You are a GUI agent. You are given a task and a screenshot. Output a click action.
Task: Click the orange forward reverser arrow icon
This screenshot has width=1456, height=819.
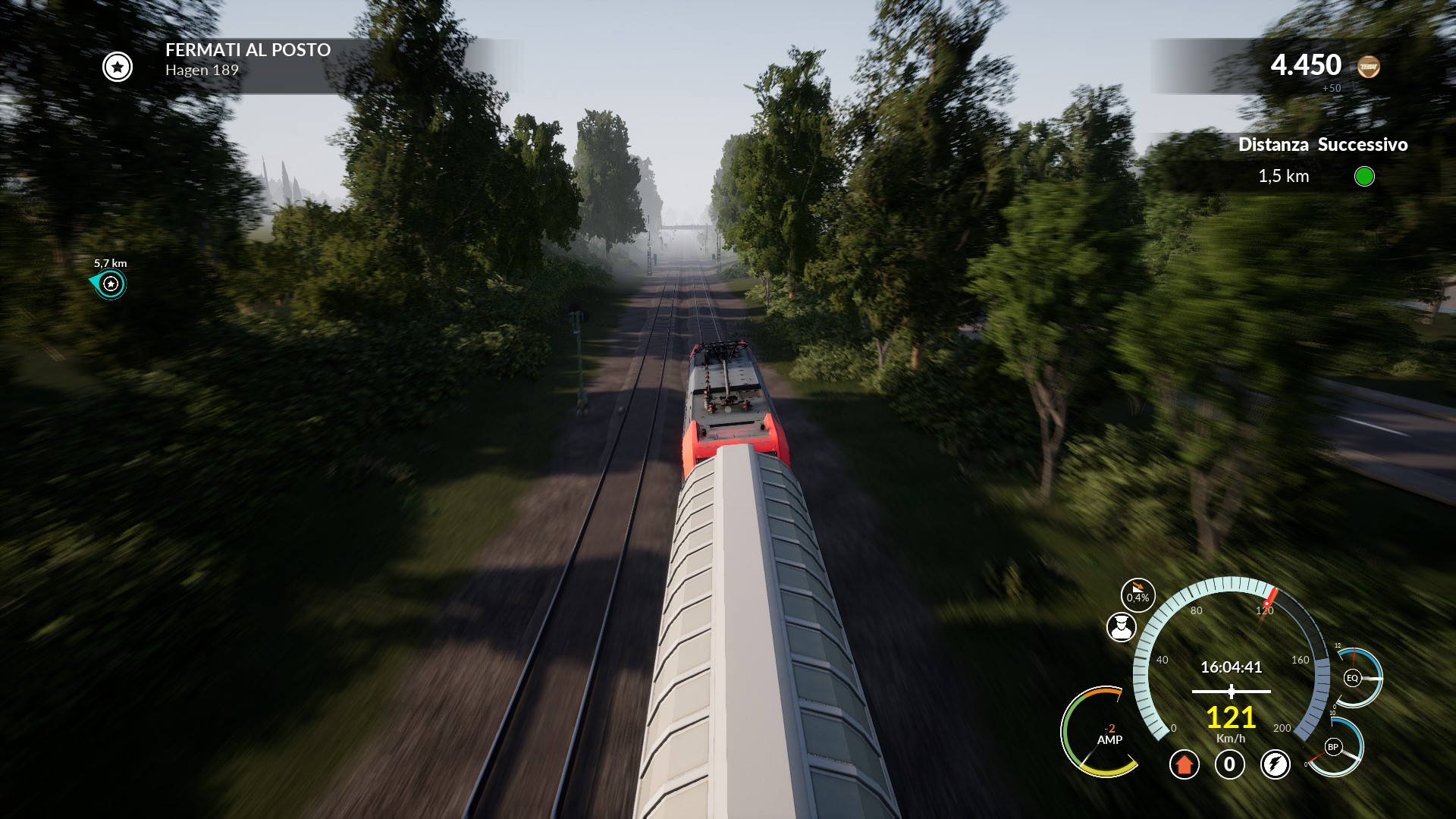(1184, 764)
